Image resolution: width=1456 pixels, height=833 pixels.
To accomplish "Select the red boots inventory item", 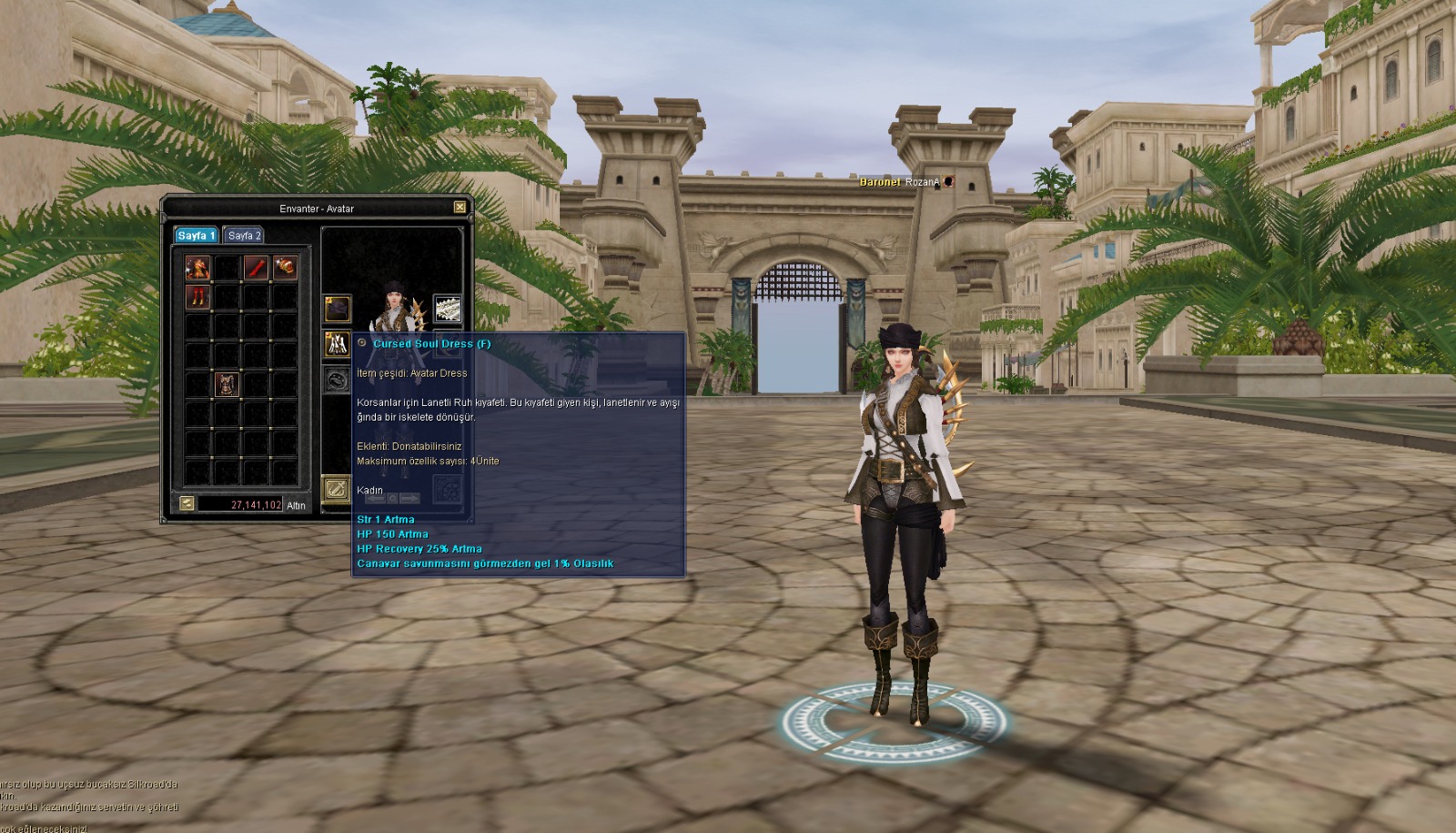I will 197,297.
